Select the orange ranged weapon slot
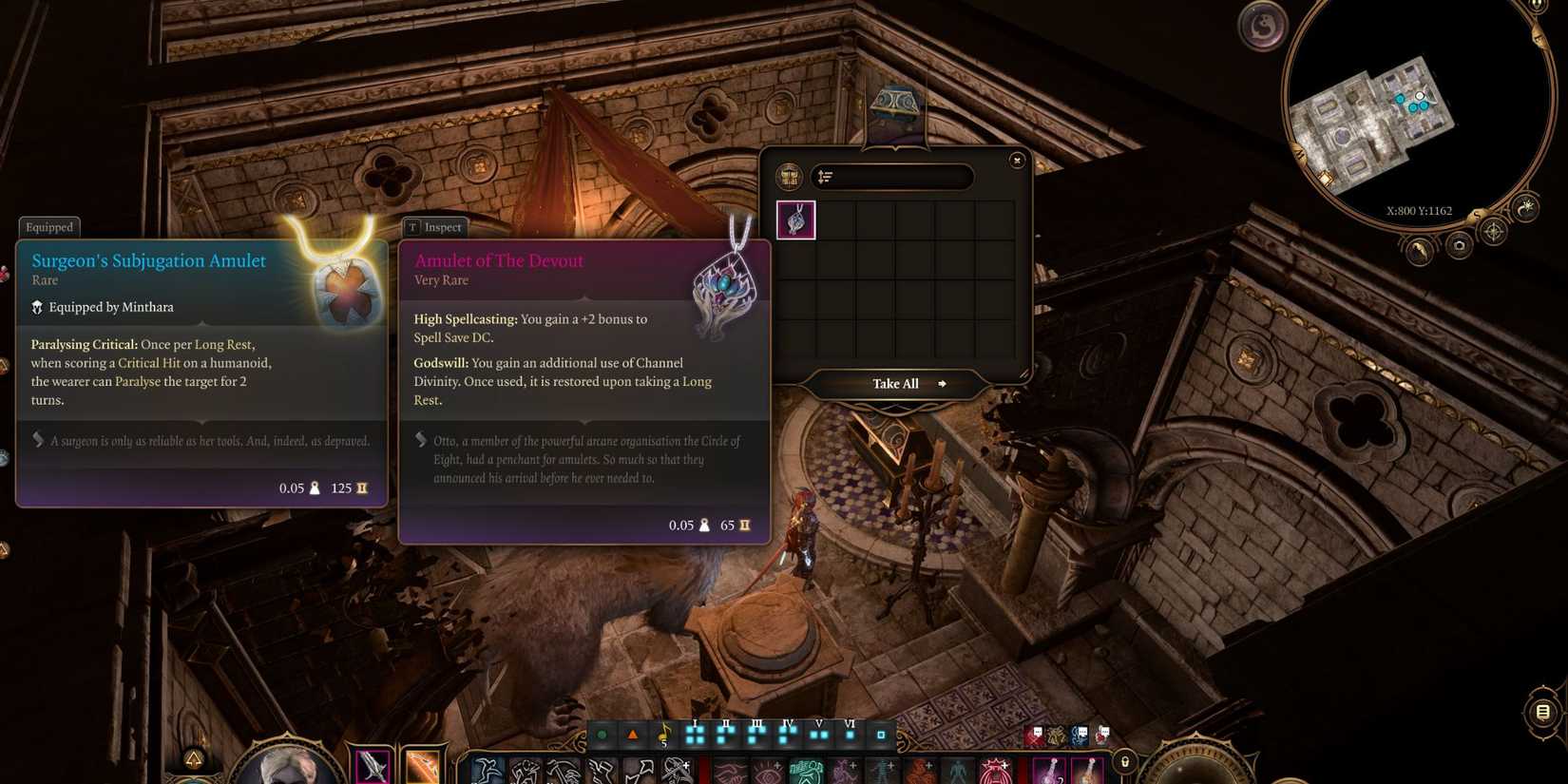1568x784 pixels. (422, 766)
